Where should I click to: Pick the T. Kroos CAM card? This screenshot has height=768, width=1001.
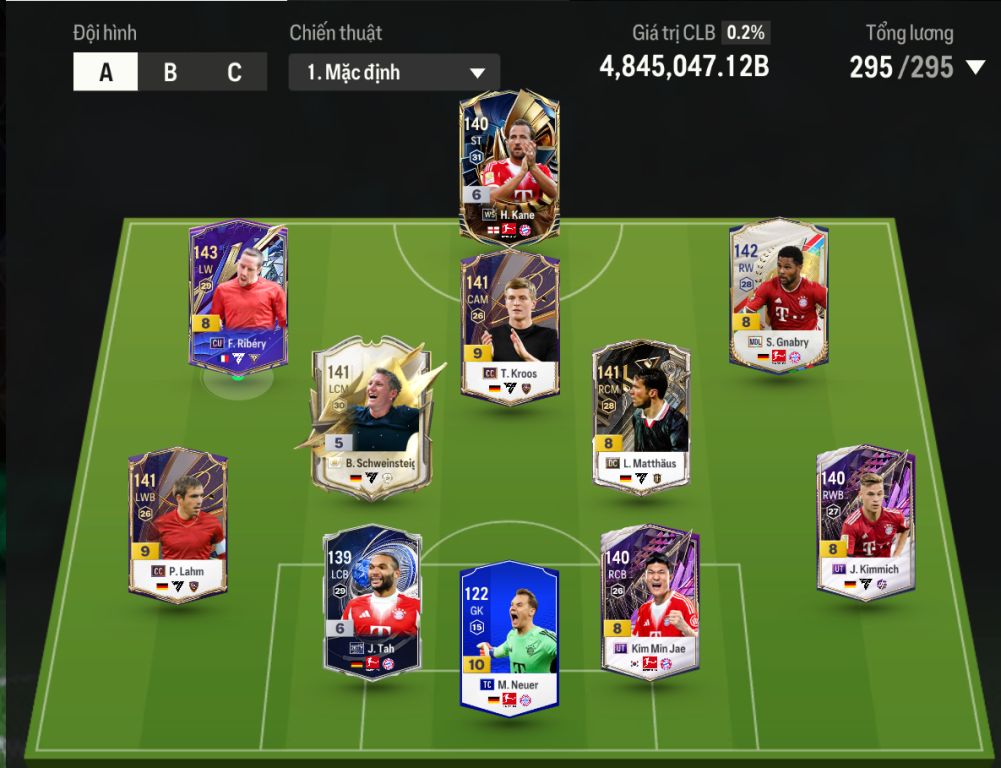(509, 326)
